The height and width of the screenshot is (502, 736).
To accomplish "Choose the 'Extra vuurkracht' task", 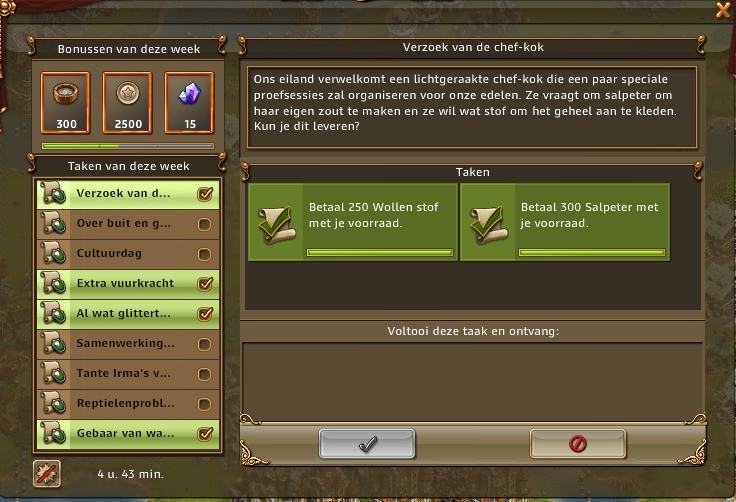I will pos(125,284).
